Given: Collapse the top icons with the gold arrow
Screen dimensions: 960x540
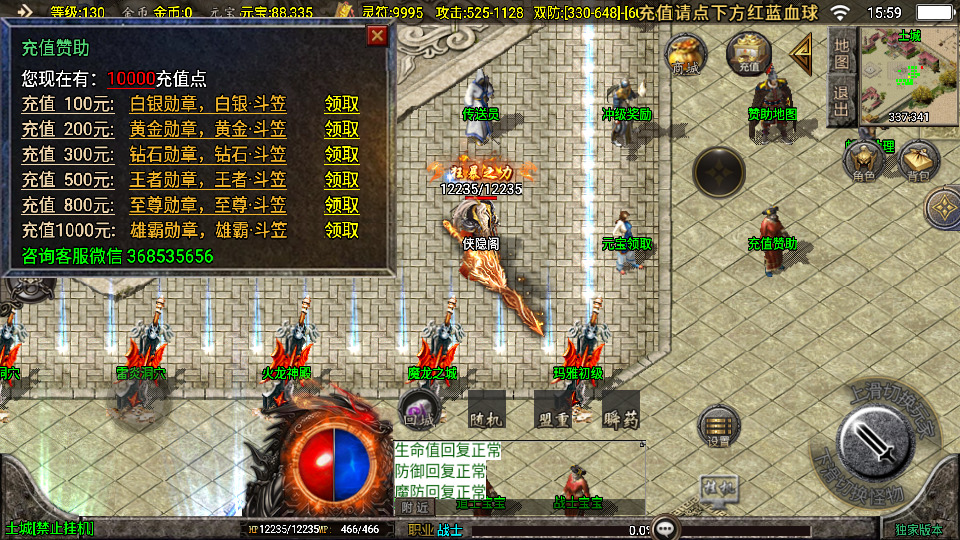Looking at the screenshot, I should (x=800, y=55).
